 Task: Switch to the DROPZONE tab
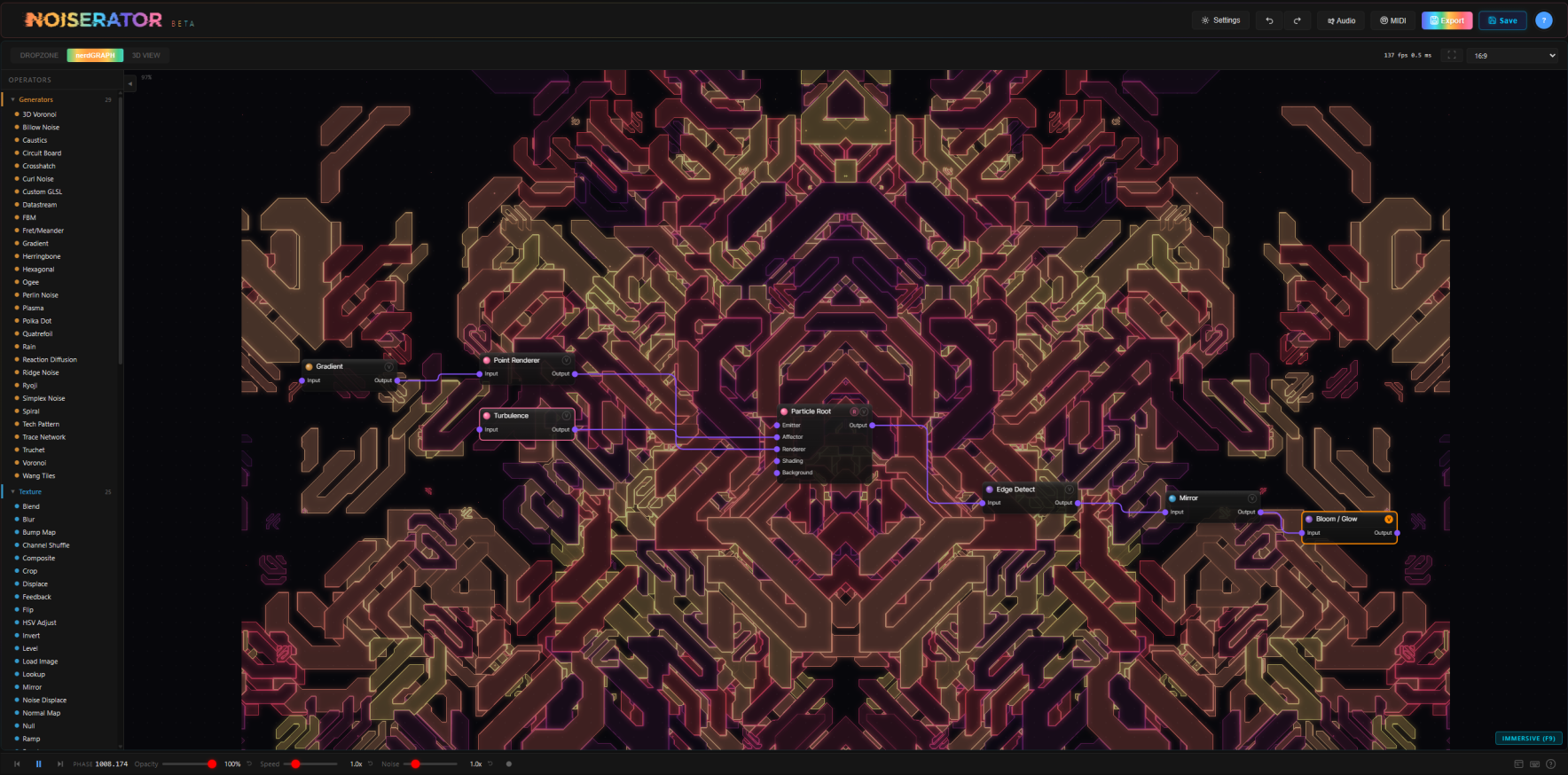tap(37, 55)
